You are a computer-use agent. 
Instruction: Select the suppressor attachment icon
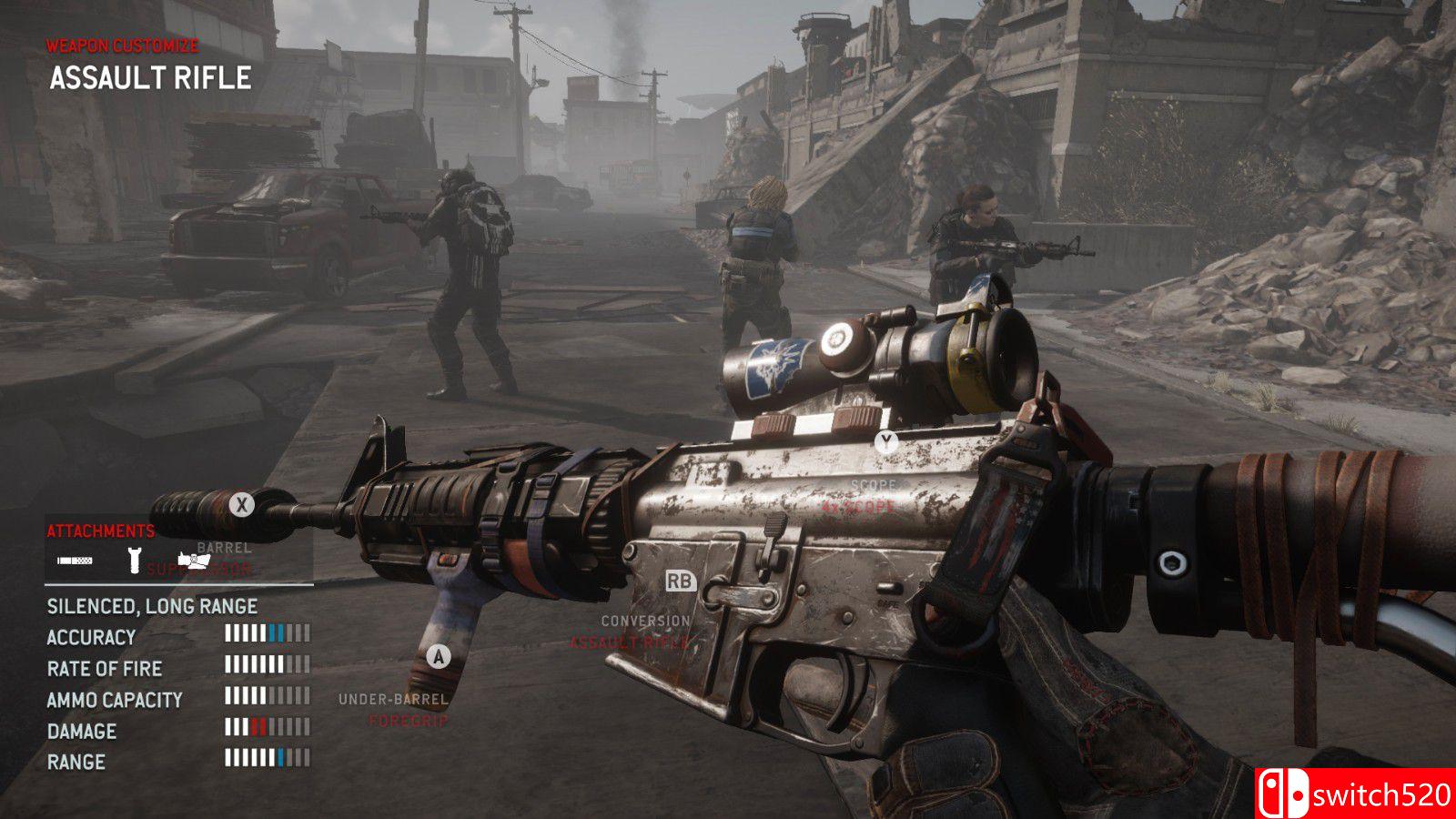coord(75,561)
